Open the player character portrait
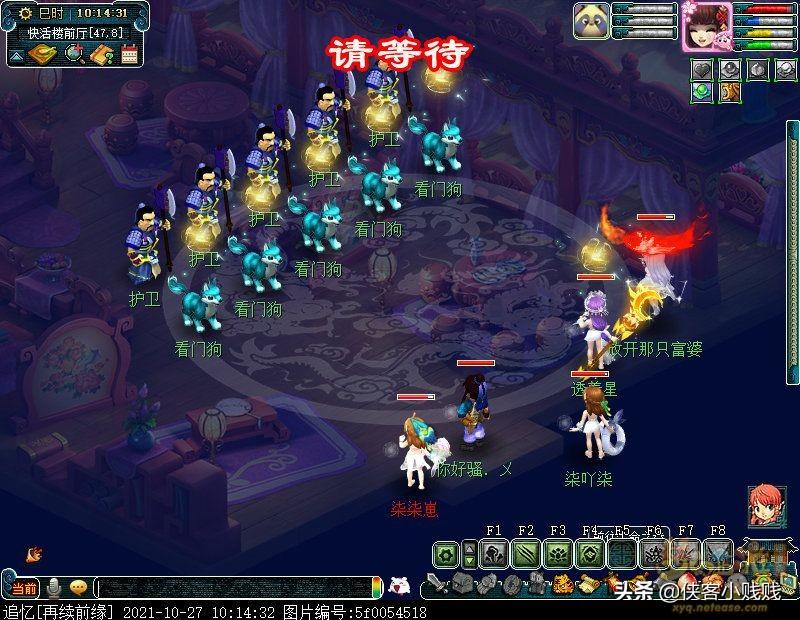Screen dimensions: 800x620 [x=706, y=26]
